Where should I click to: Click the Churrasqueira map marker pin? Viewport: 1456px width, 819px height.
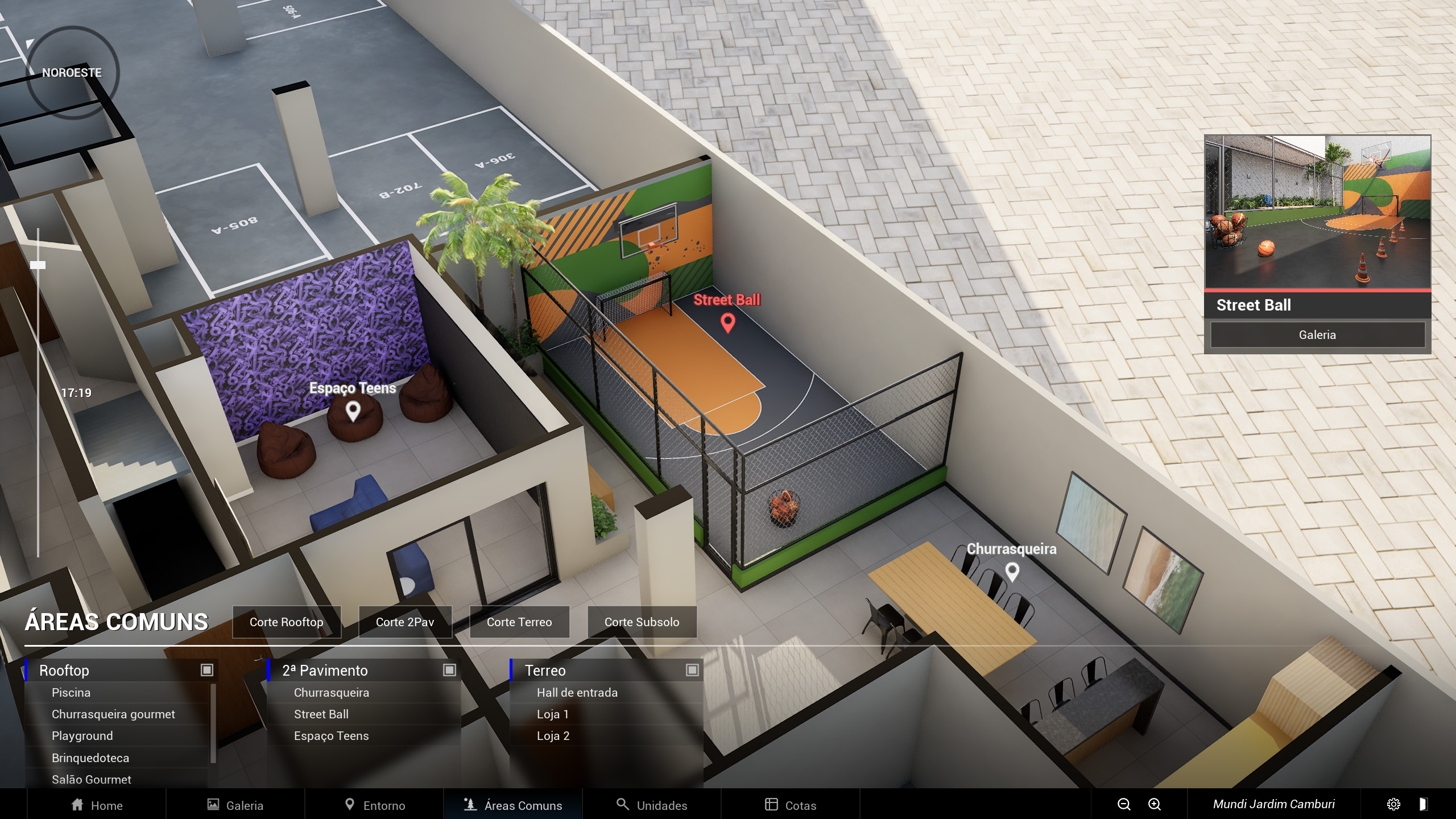[x=1012, y=571]
